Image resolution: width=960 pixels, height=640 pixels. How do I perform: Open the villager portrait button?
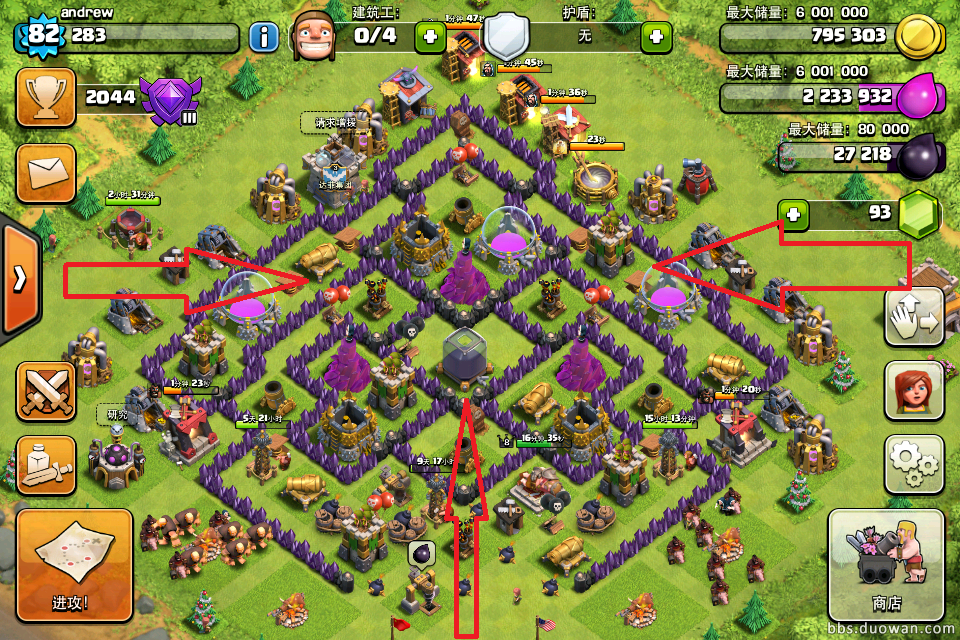coord(913,391)
